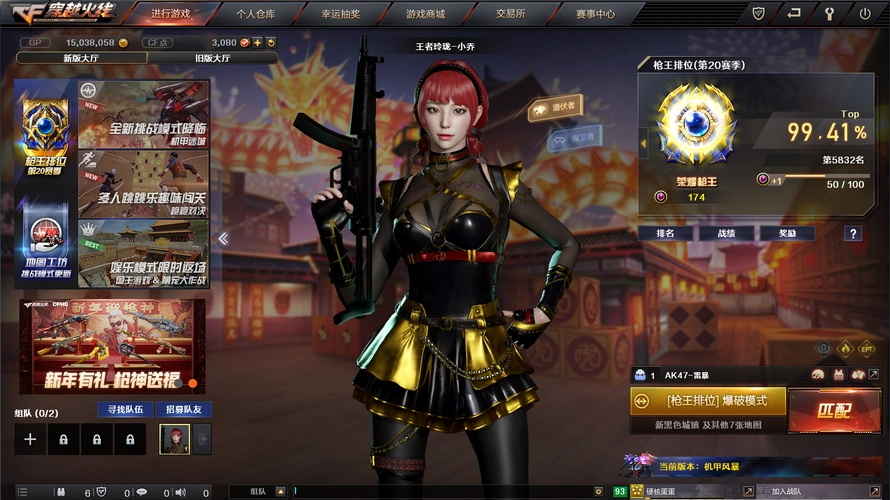The image size is (890, 500).
Task: Open the 个人仓库 (personal warehouse) tab
Action: [x=256, y=14]
